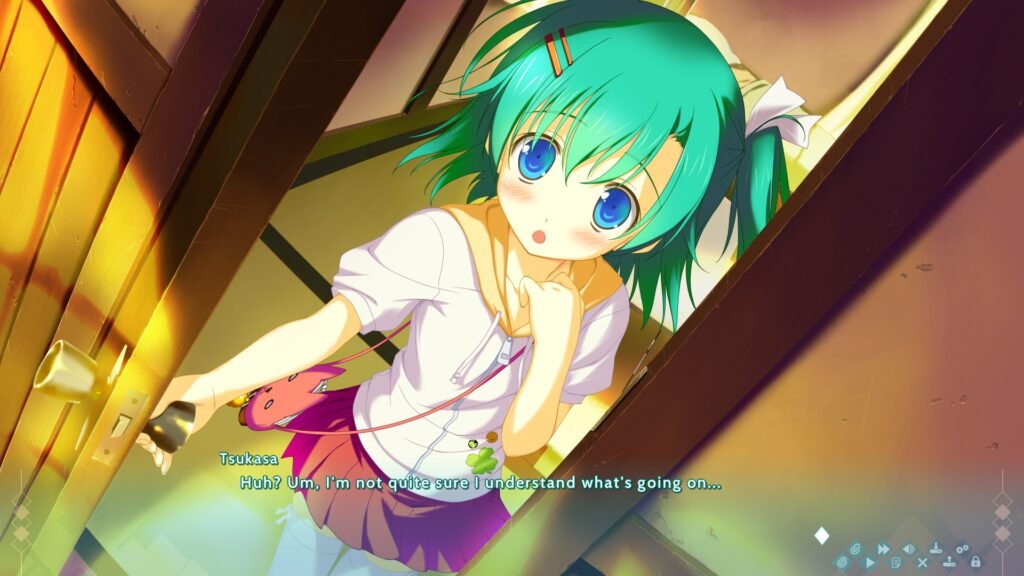
Task: Hide the text window with the X icon
Action: [922, 563]
